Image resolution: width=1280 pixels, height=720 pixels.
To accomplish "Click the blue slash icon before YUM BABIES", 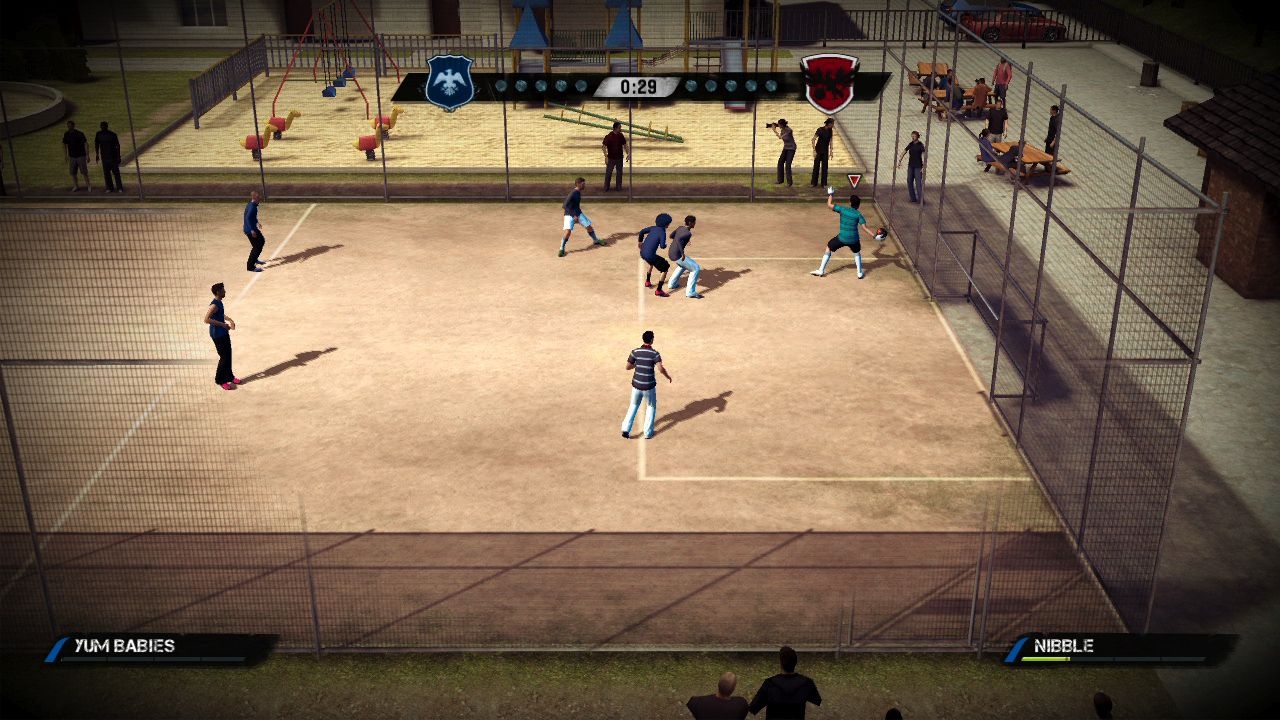I will click(56, 648).
